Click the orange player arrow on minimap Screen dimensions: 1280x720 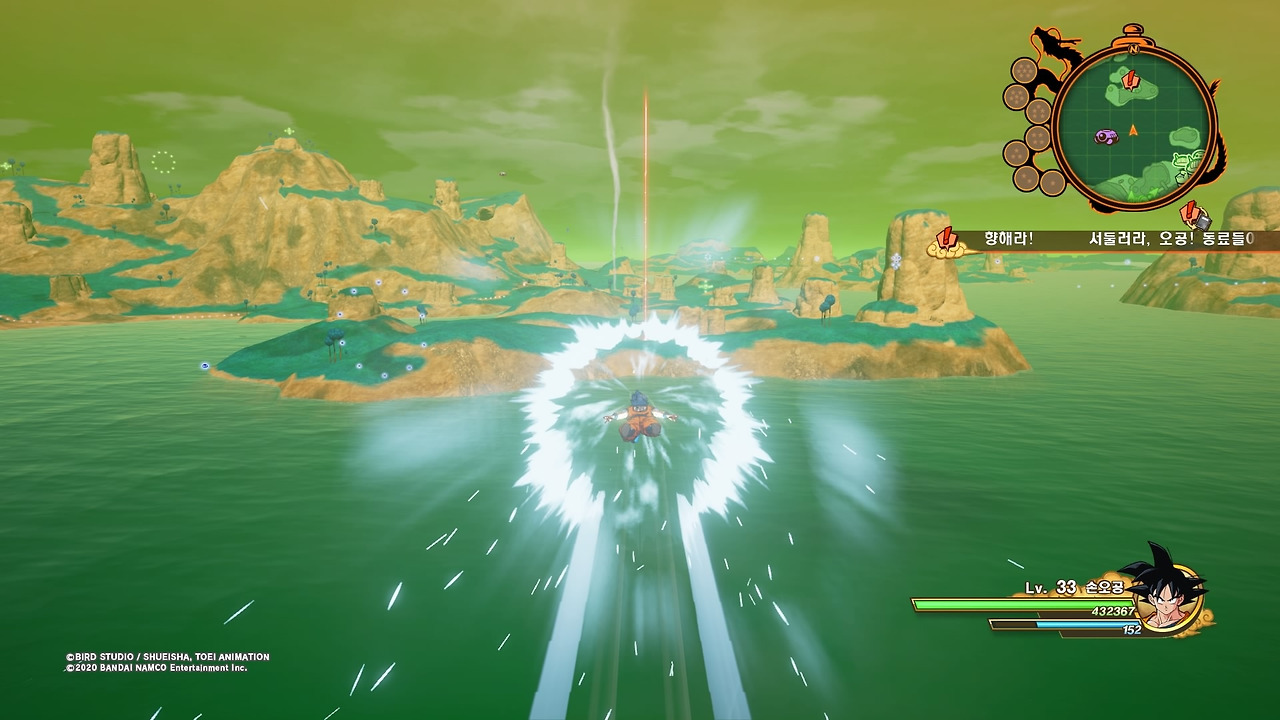pyautogui.click(x=1133, y=129)
